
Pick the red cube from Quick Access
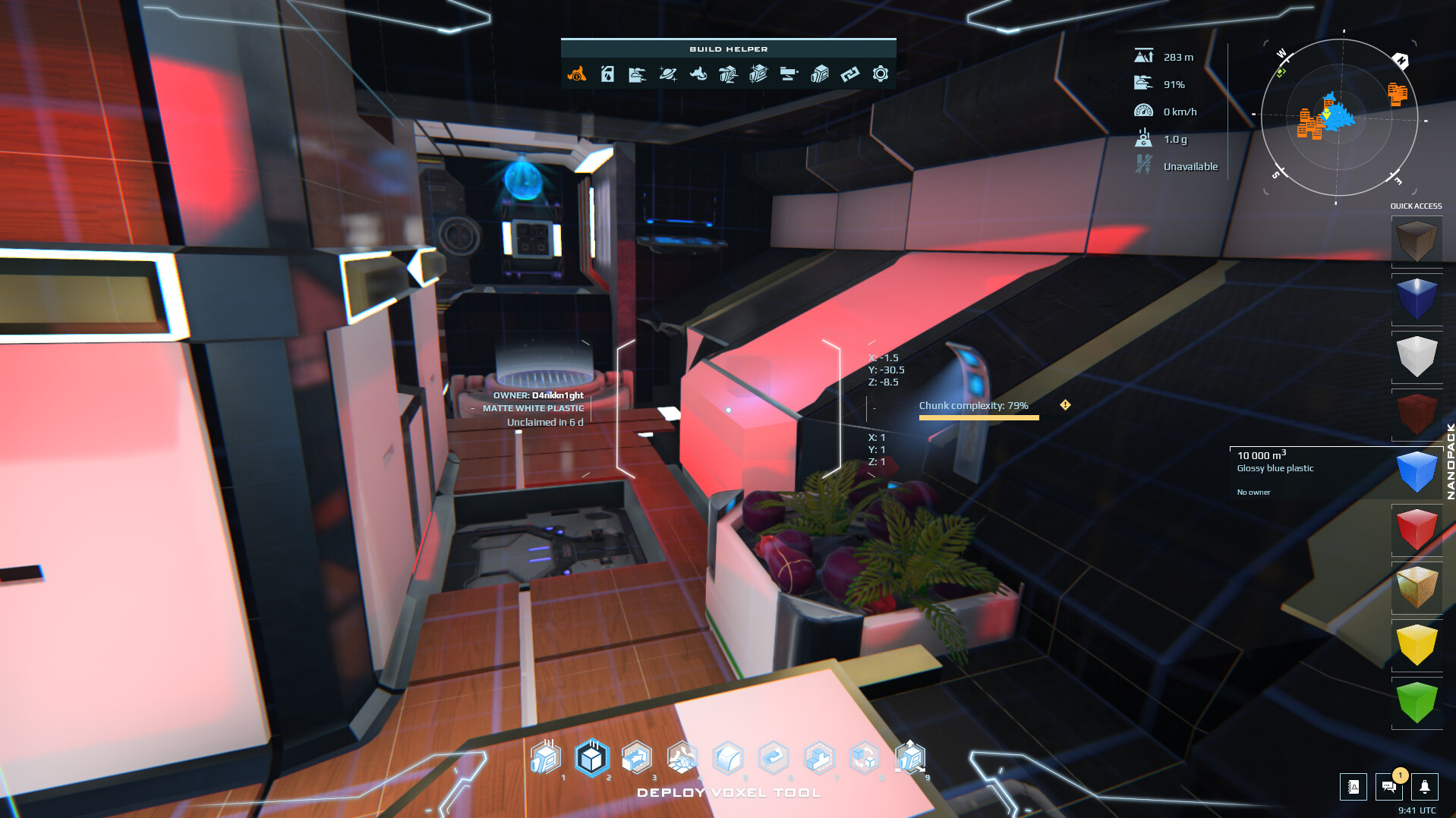point(1417,529)
